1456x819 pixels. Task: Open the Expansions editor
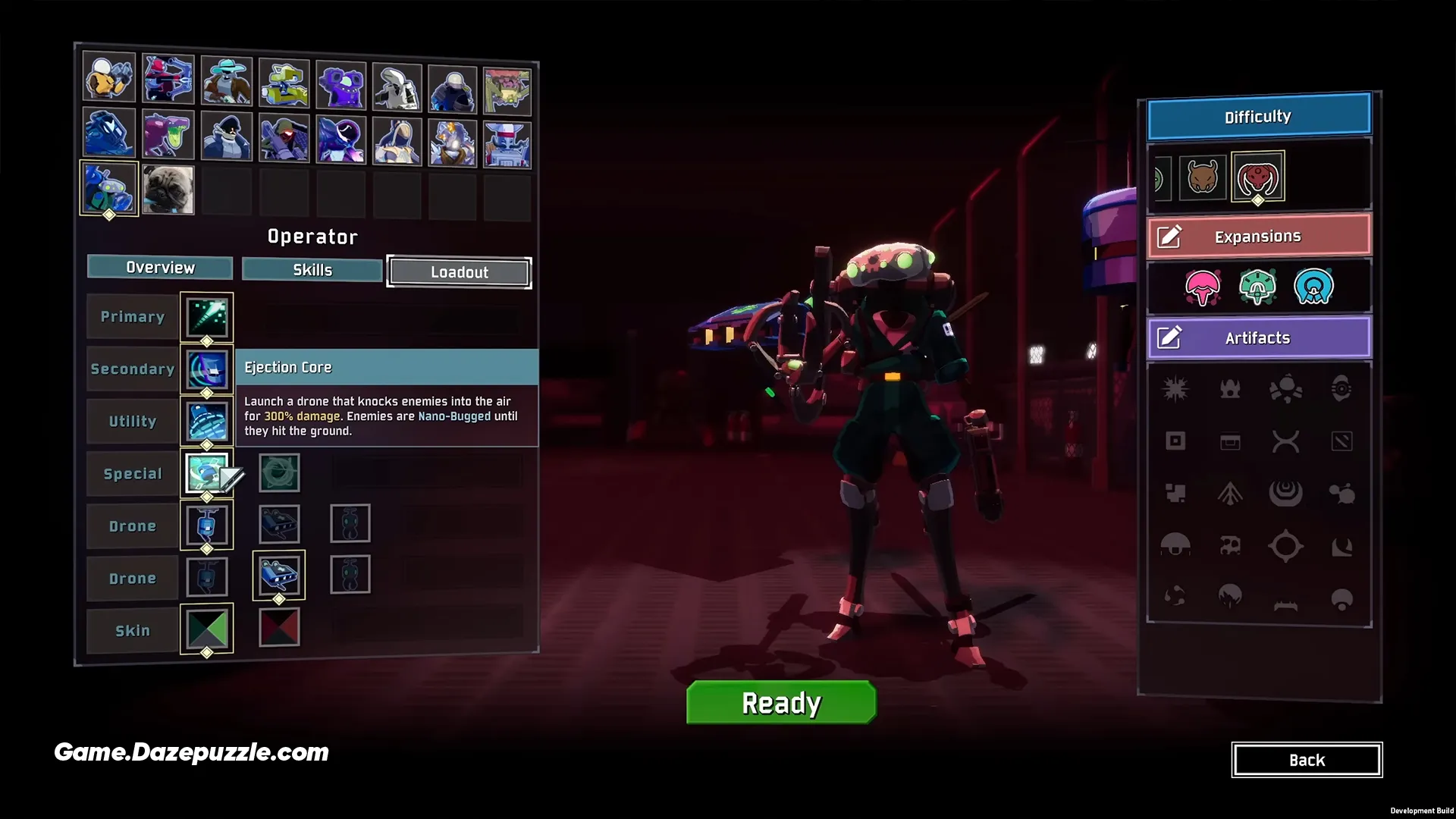[x=1258, y=236]
